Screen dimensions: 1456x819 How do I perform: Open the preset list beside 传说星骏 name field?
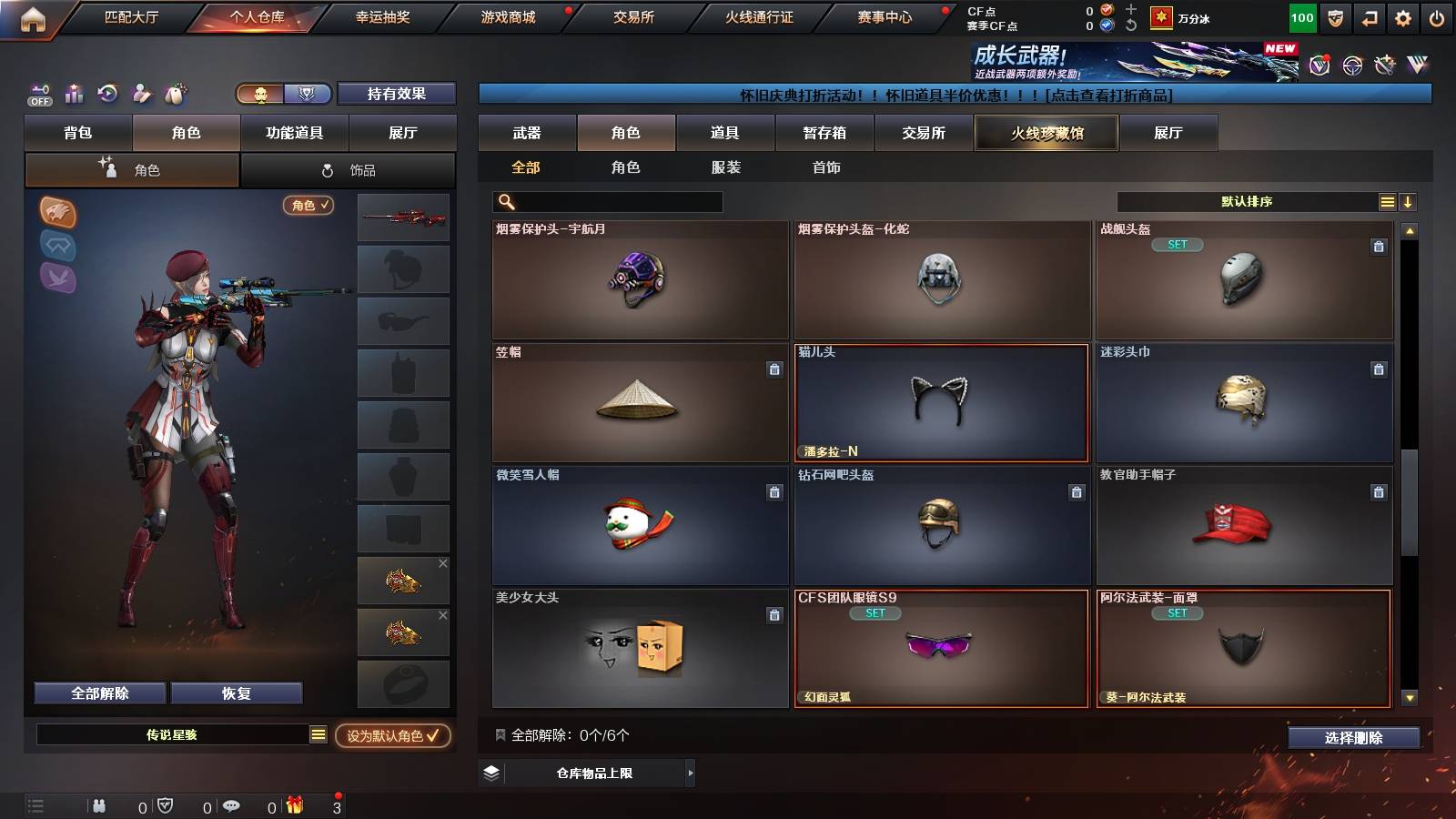(317, 735)
